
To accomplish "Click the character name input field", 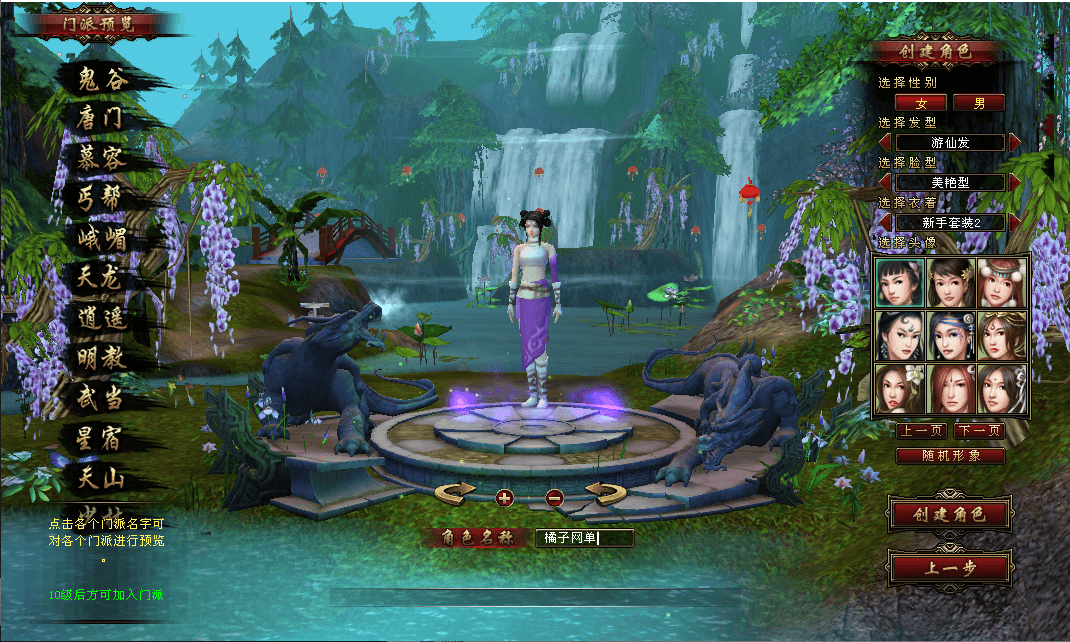I will 584,538.
